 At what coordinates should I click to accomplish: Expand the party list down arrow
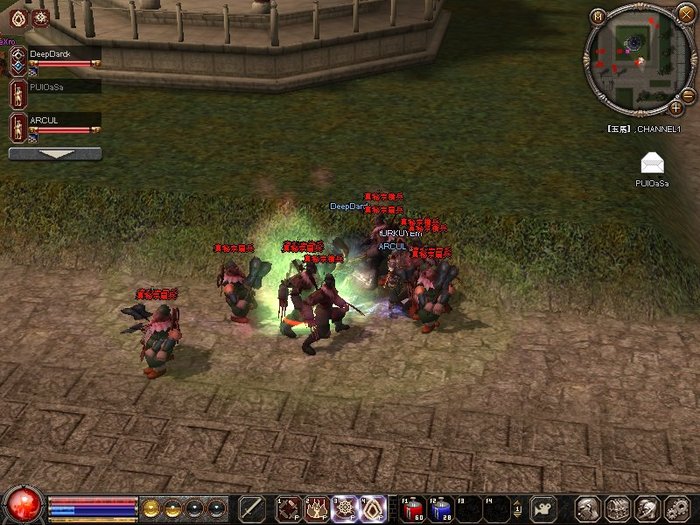pyautogui.click(x=54, y=154)
